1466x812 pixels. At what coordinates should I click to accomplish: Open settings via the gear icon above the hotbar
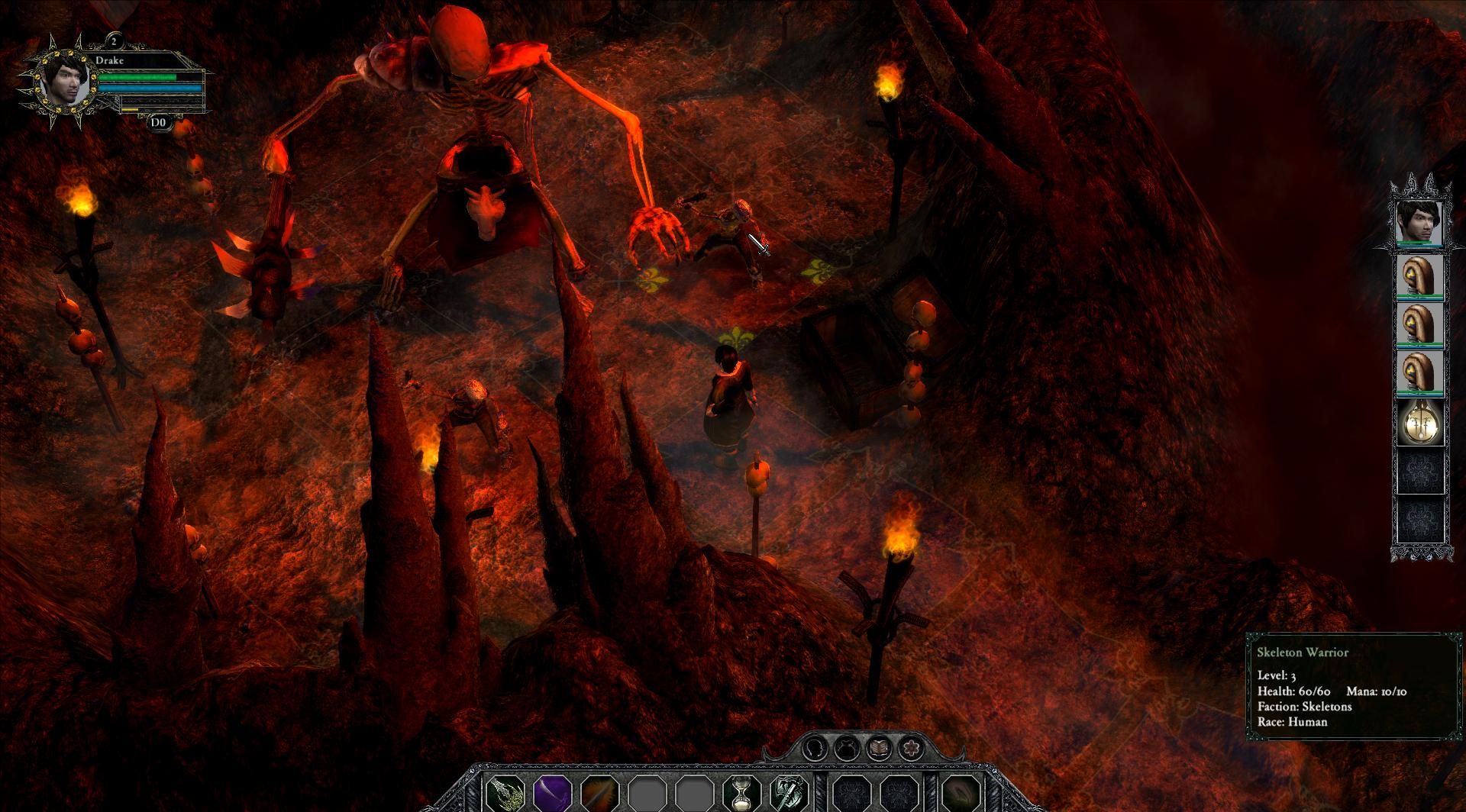point(912,748)
